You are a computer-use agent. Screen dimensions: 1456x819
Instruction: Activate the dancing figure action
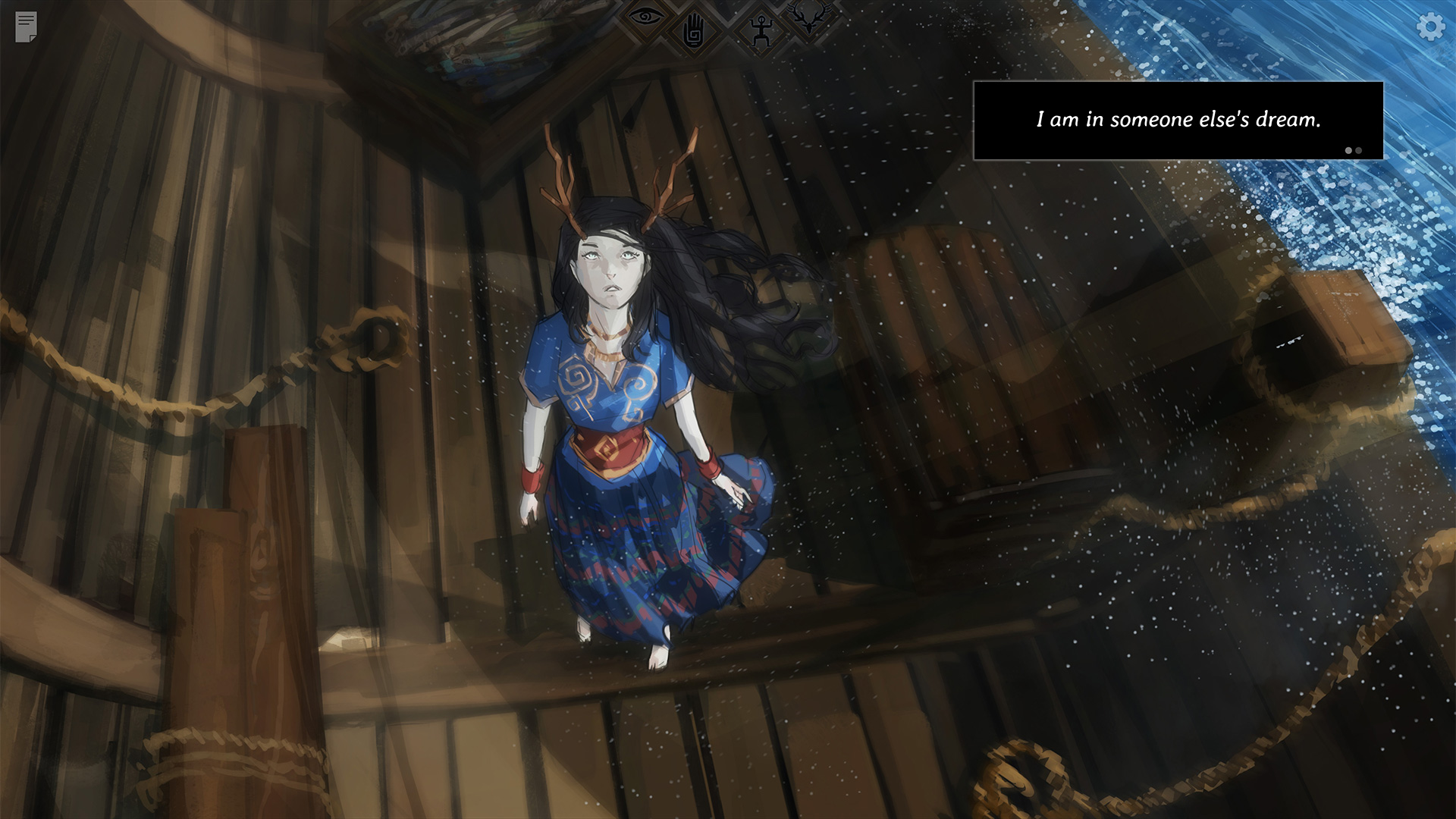[759, 32]
